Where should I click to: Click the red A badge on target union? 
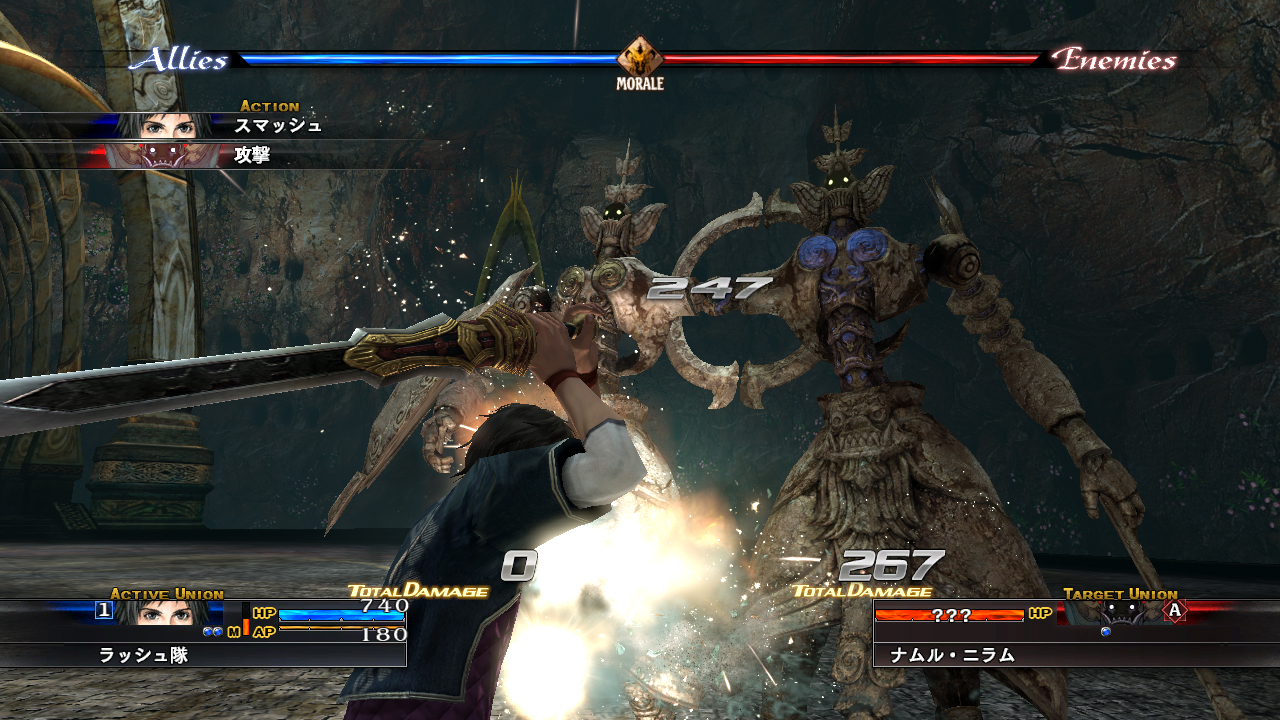[1175, 611]
